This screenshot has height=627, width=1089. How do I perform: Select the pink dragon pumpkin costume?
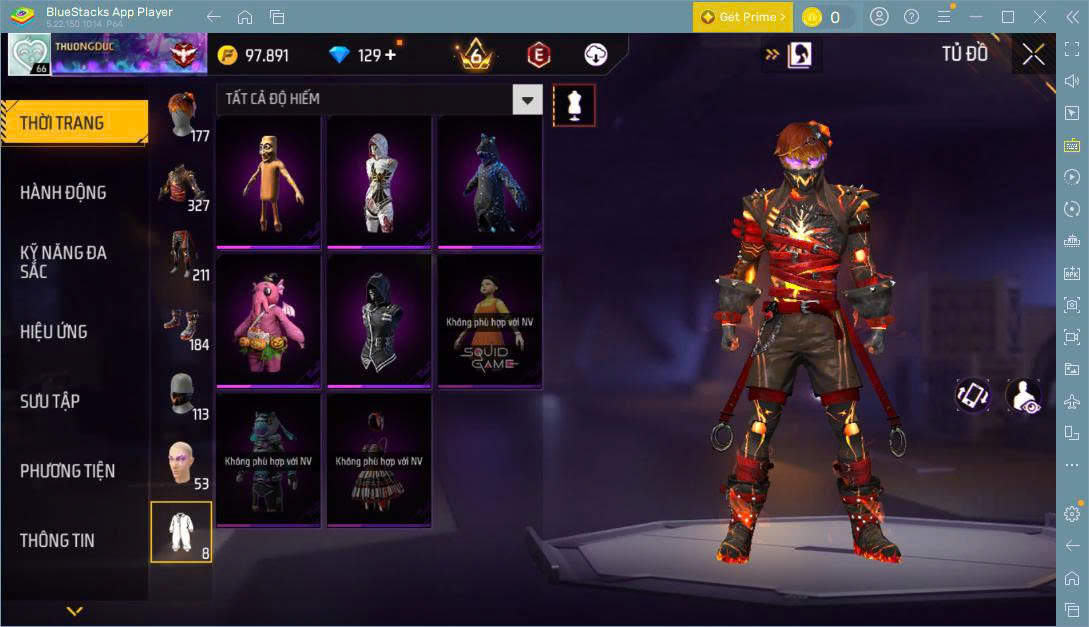268,321
